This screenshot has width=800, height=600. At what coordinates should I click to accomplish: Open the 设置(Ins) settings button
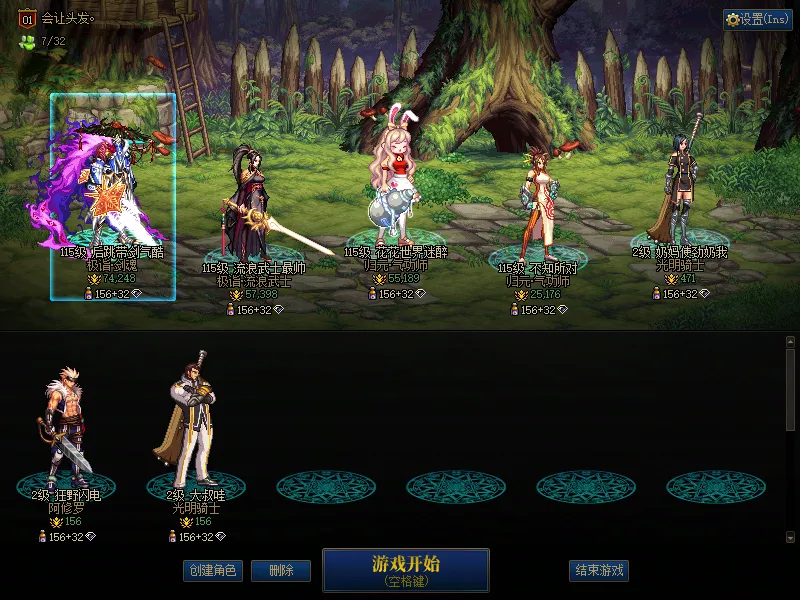tap(758, 20)
